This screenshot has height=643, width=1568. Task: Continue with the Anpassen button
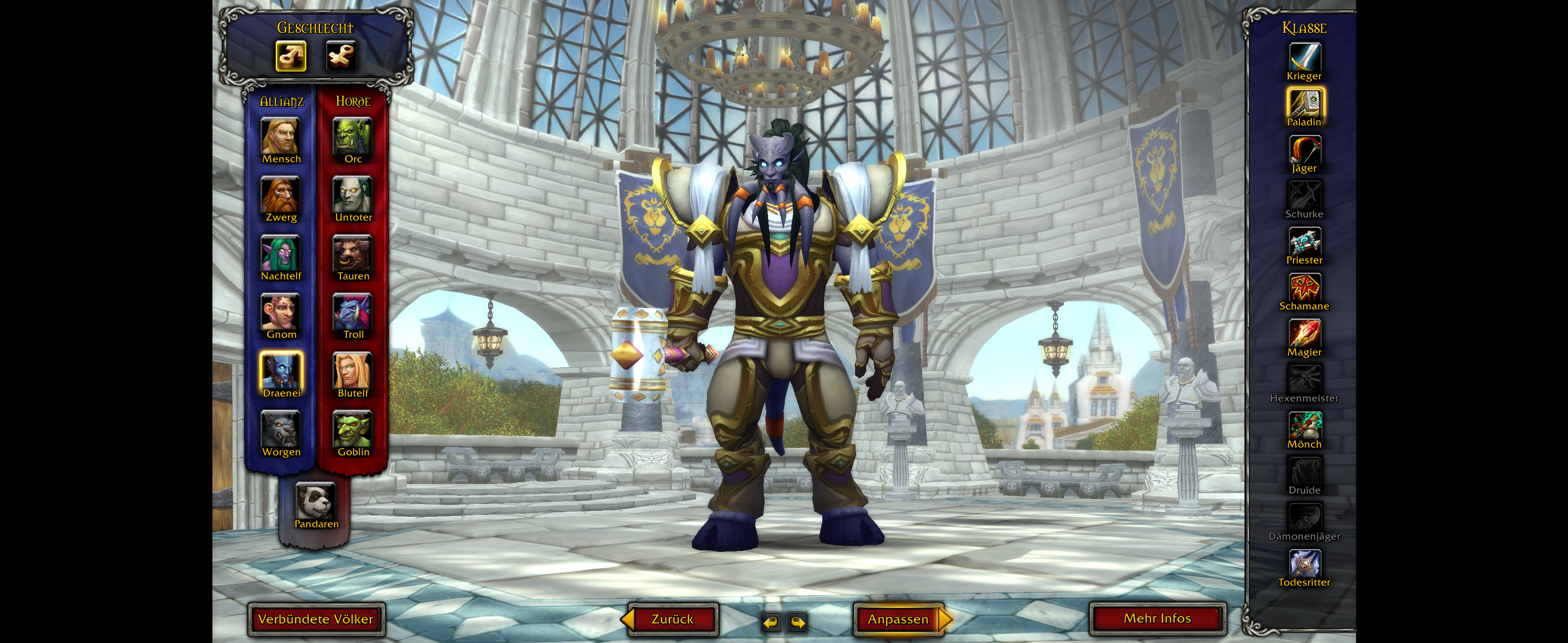[898, 619]
